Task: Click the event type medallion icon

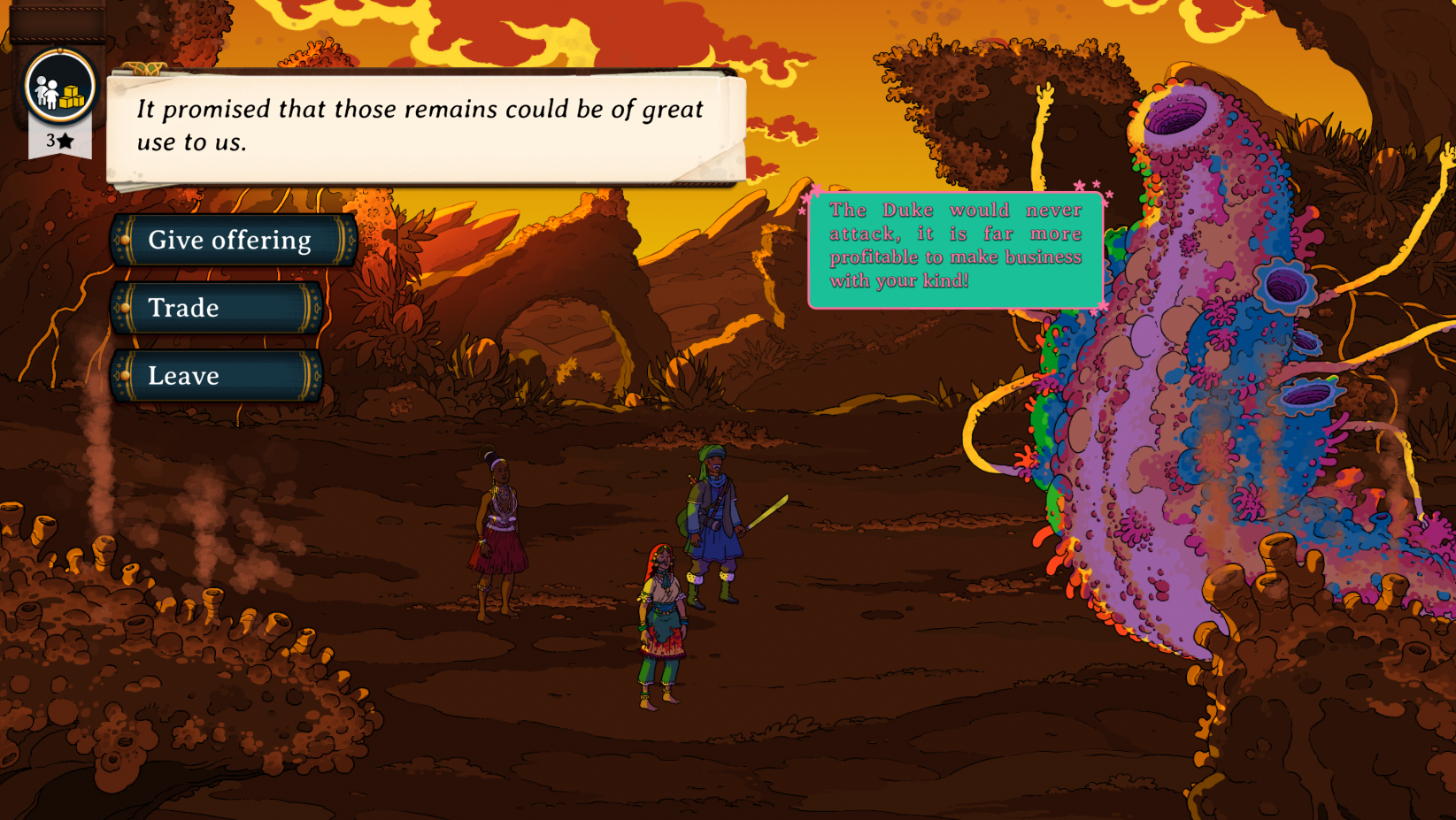Action: pos(59,88)
